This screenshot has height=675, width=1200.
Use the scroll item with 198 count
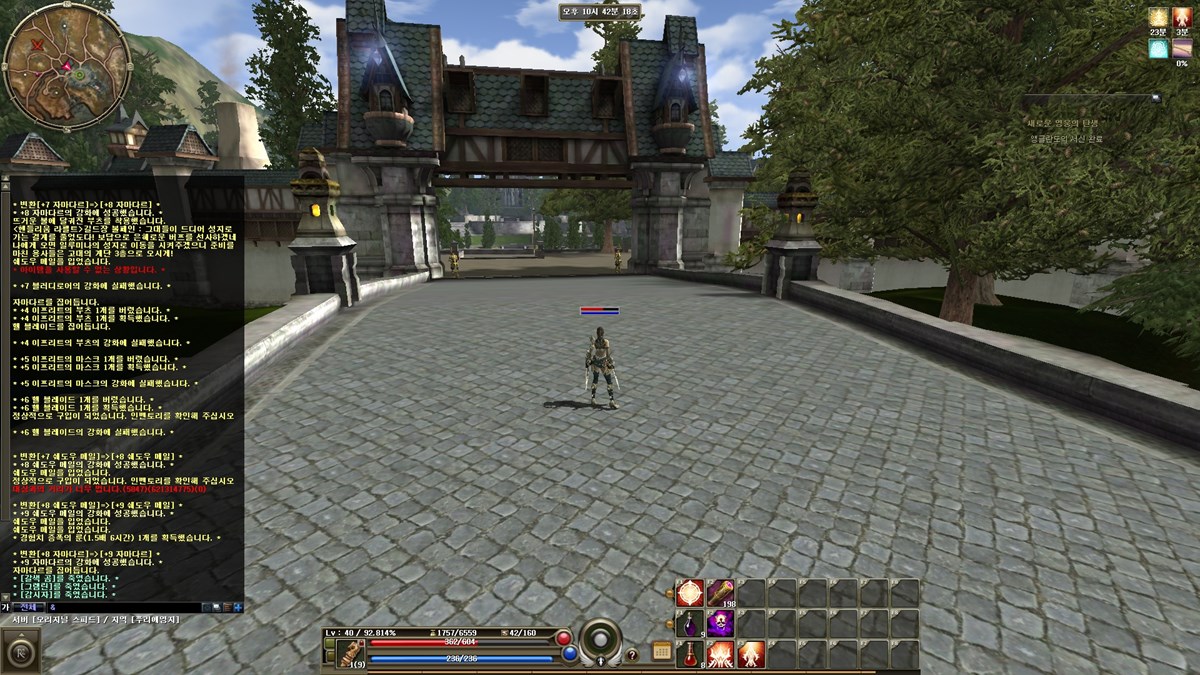pos(720,593)
